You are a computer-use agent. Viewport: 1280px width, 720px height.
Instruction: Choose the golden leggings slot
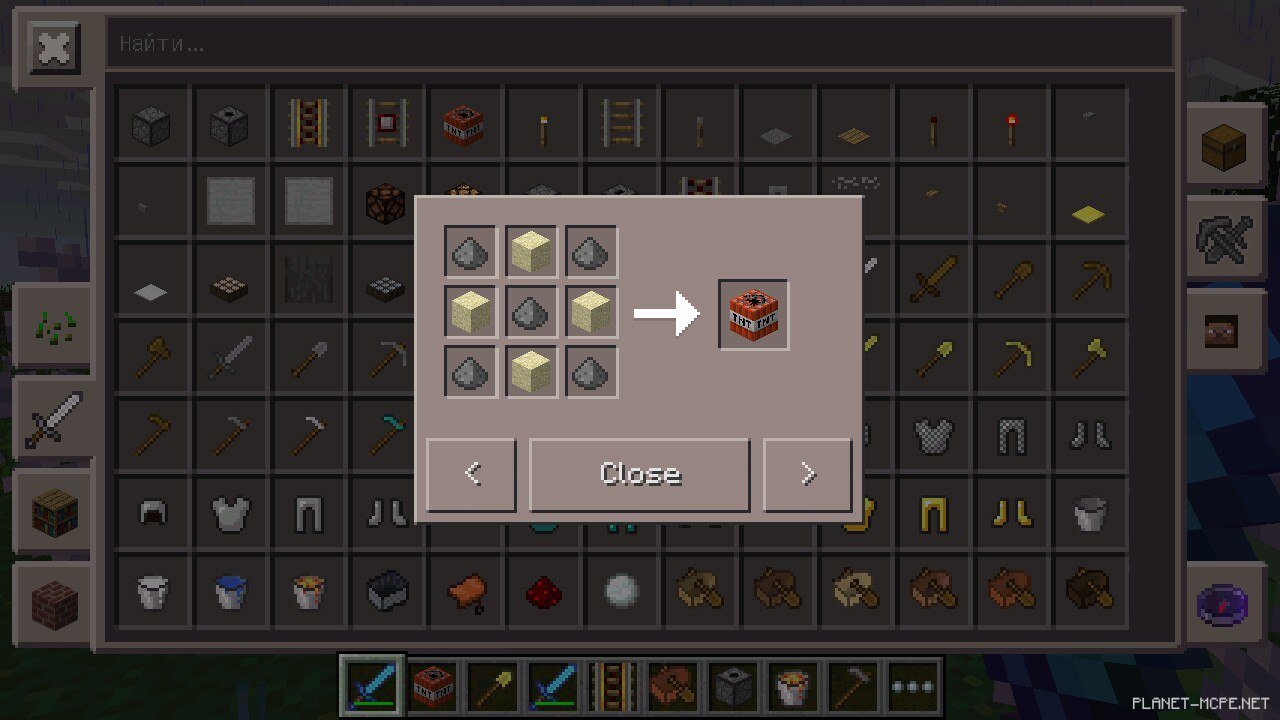click(934, 513)
